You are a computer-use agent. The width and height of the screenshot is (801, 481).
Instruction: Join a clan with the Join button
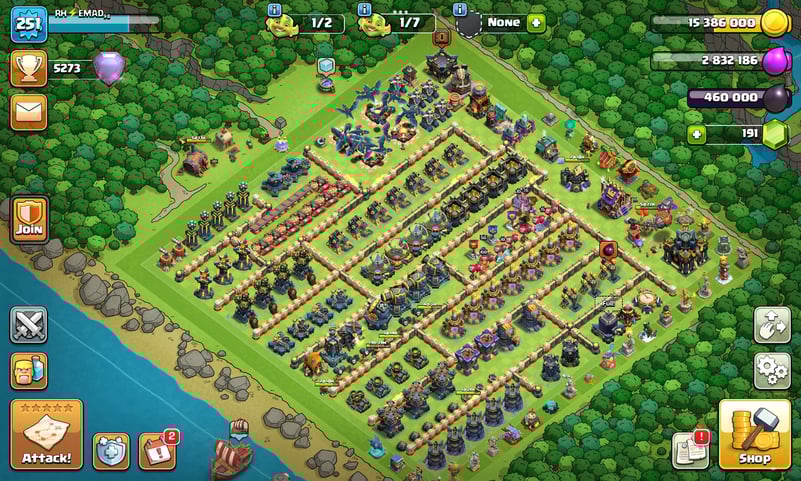pos(29,219)
